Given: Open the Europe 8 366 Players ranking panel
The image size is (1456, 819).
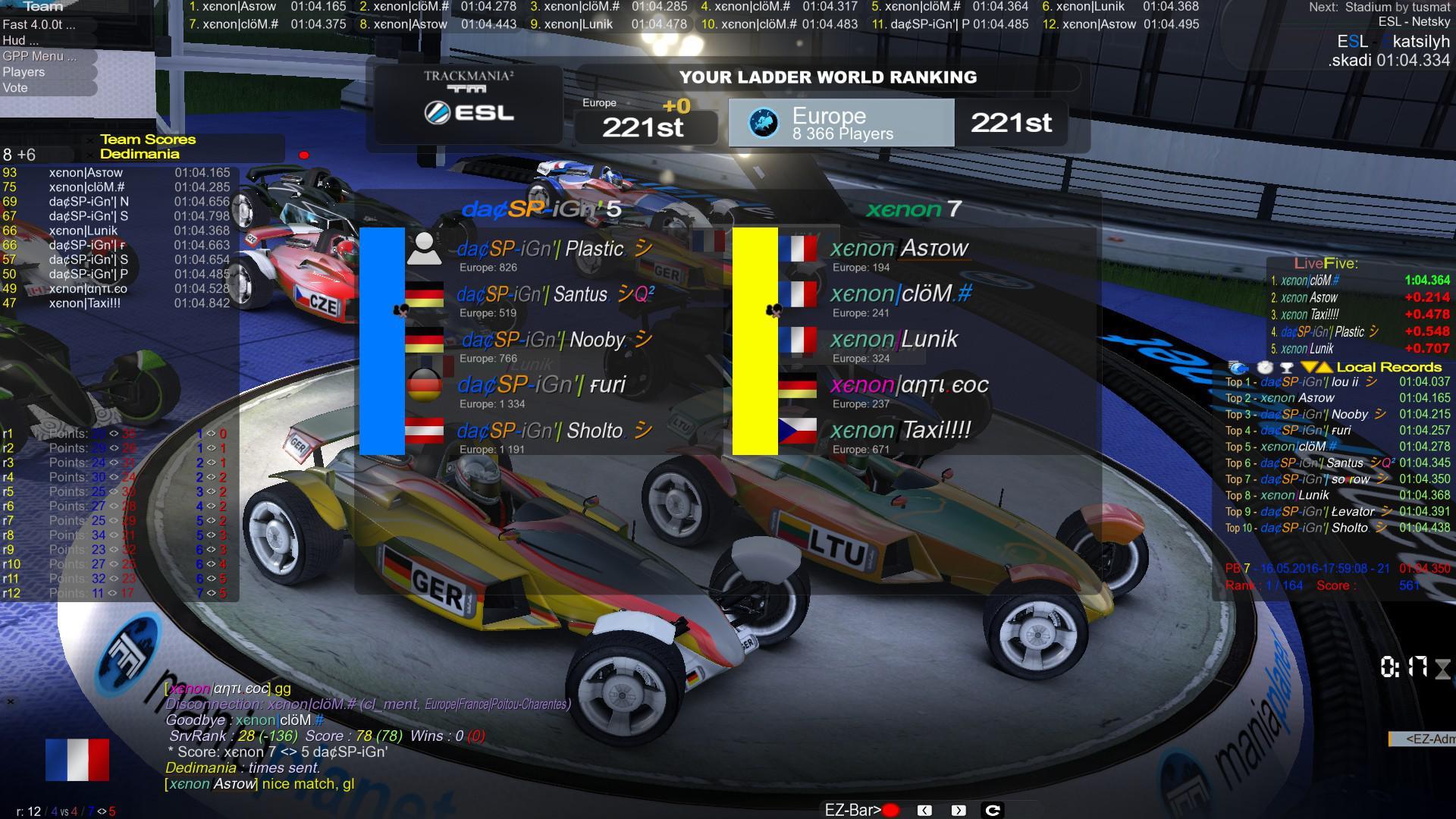Looking at the screenshot, I should (x=841, y=123).
